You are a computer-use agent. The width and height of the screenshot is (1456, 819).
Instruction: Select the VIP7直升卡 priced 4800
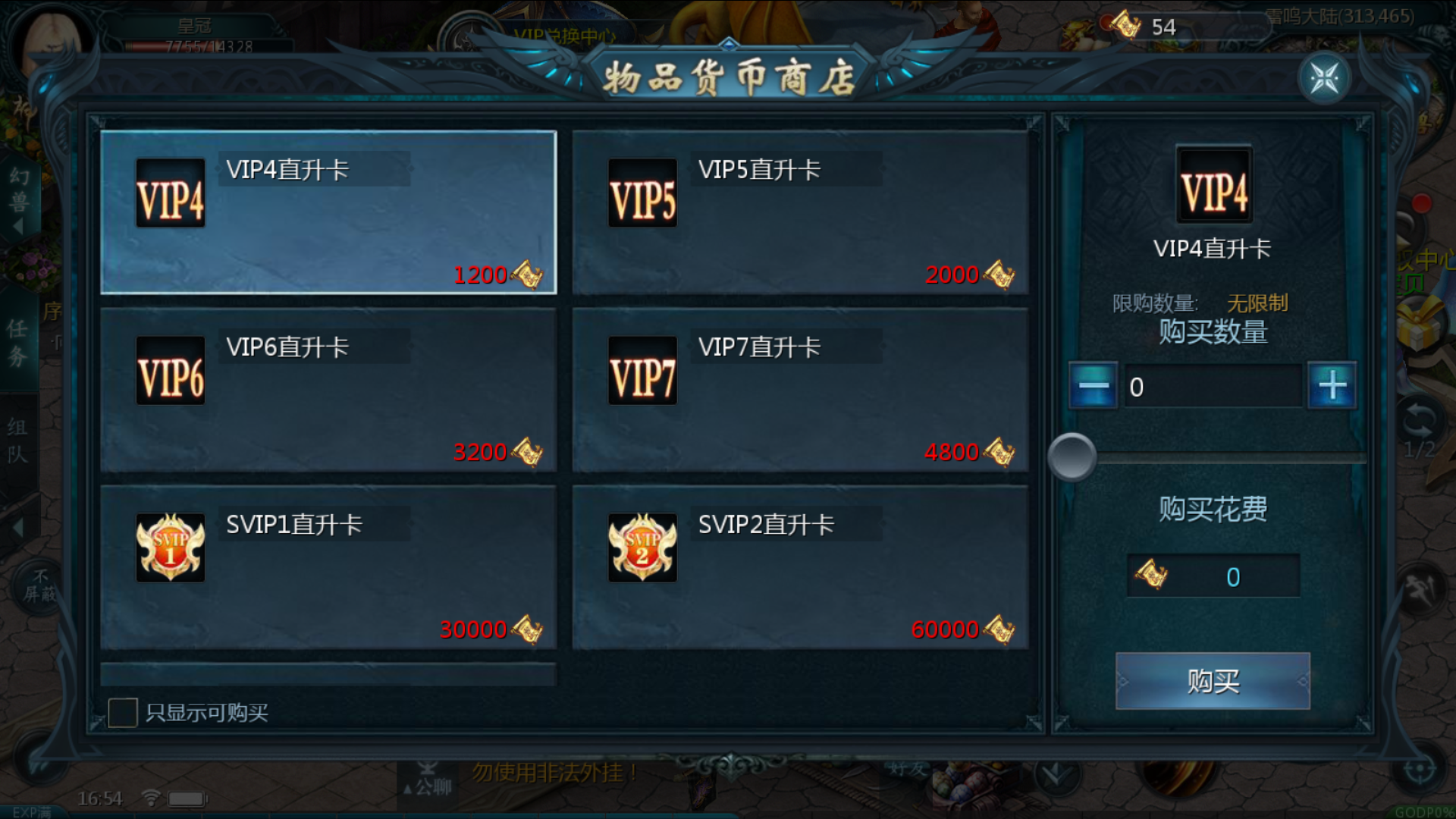800,390
